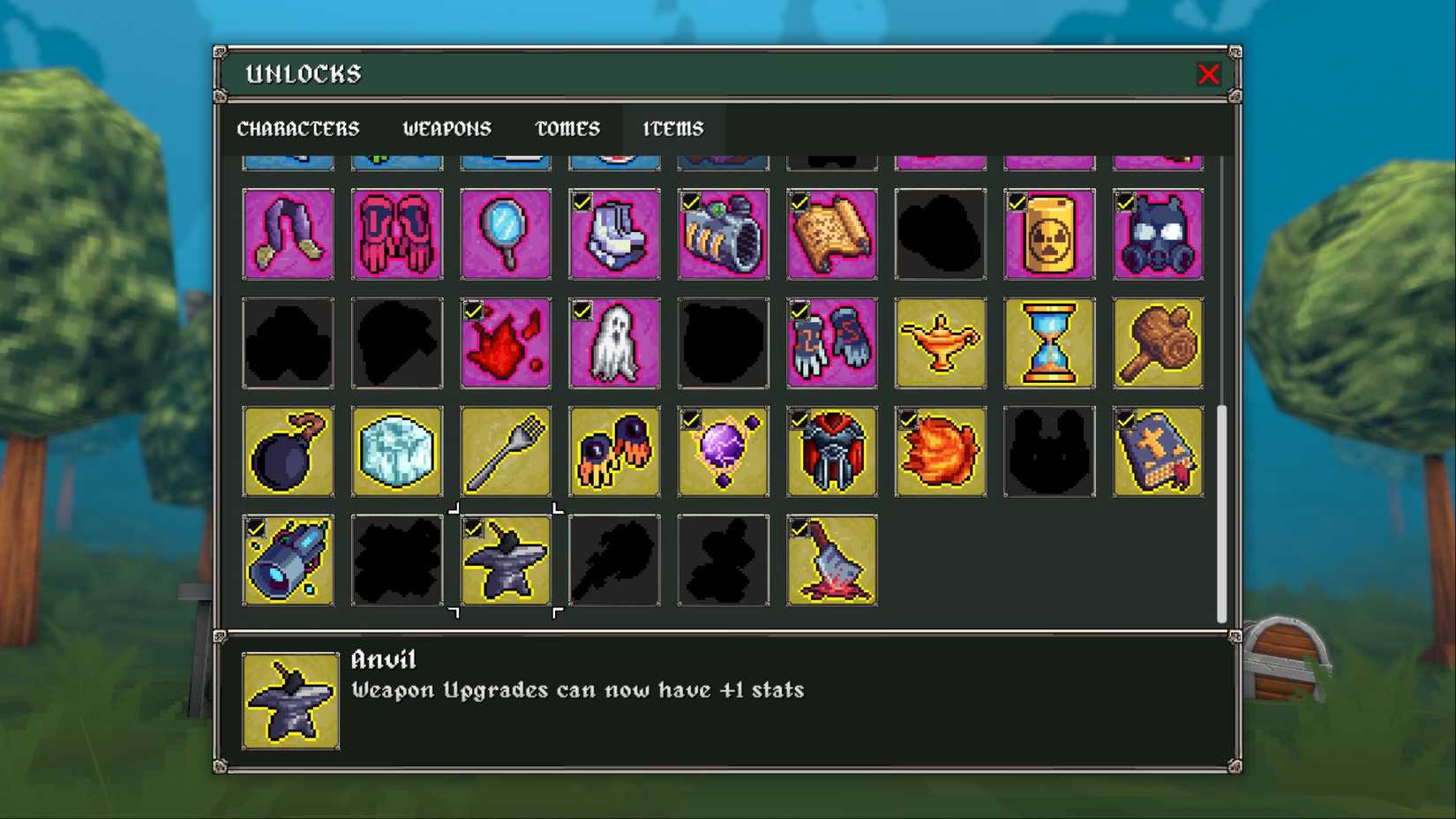Screen dimensions: 1456x819
Task: Open the Hourglass item details
Action: tap(1049, 343)
